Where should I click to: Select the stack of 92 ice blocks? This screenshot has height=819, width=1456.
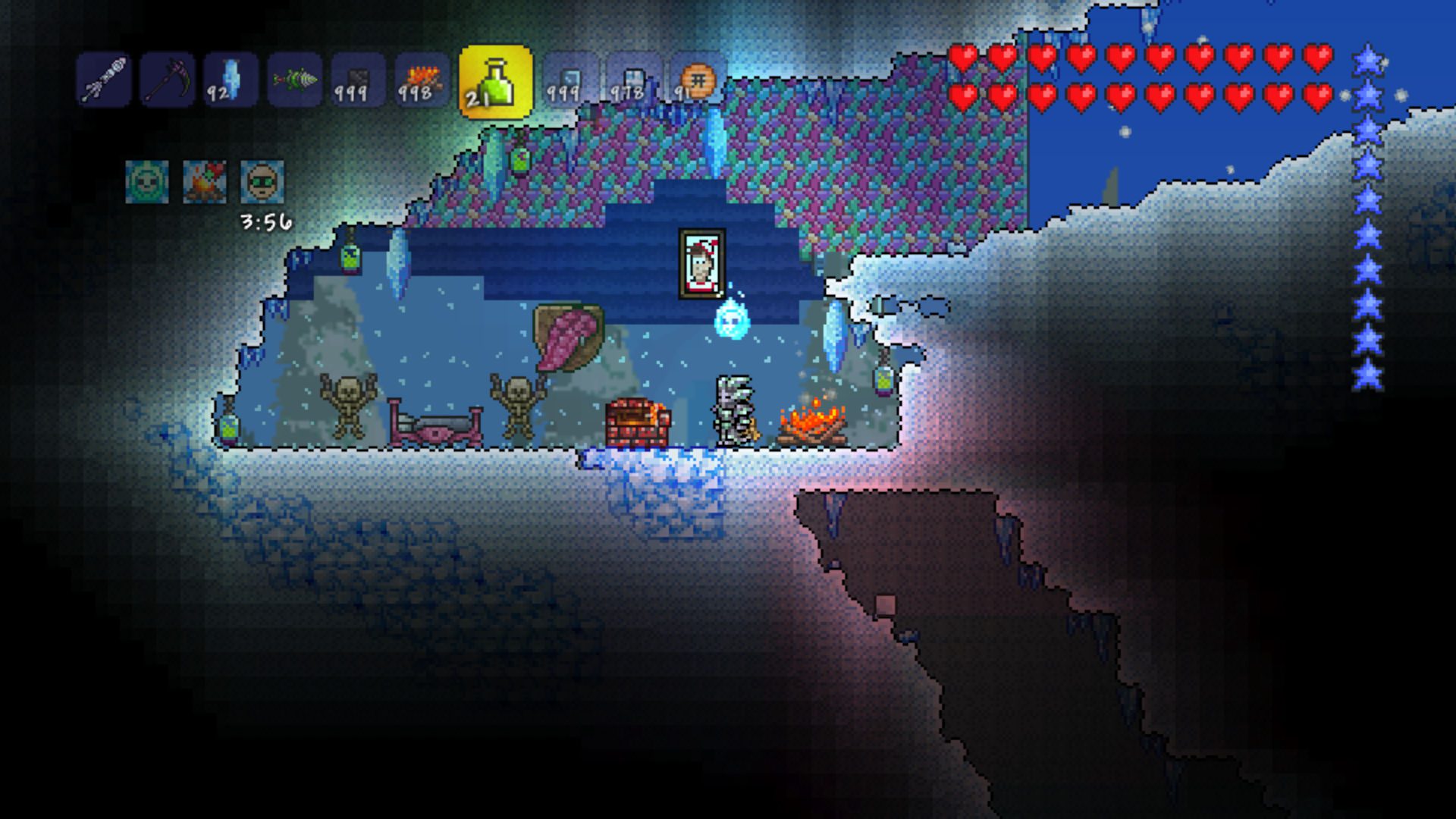tap(232, 80)
